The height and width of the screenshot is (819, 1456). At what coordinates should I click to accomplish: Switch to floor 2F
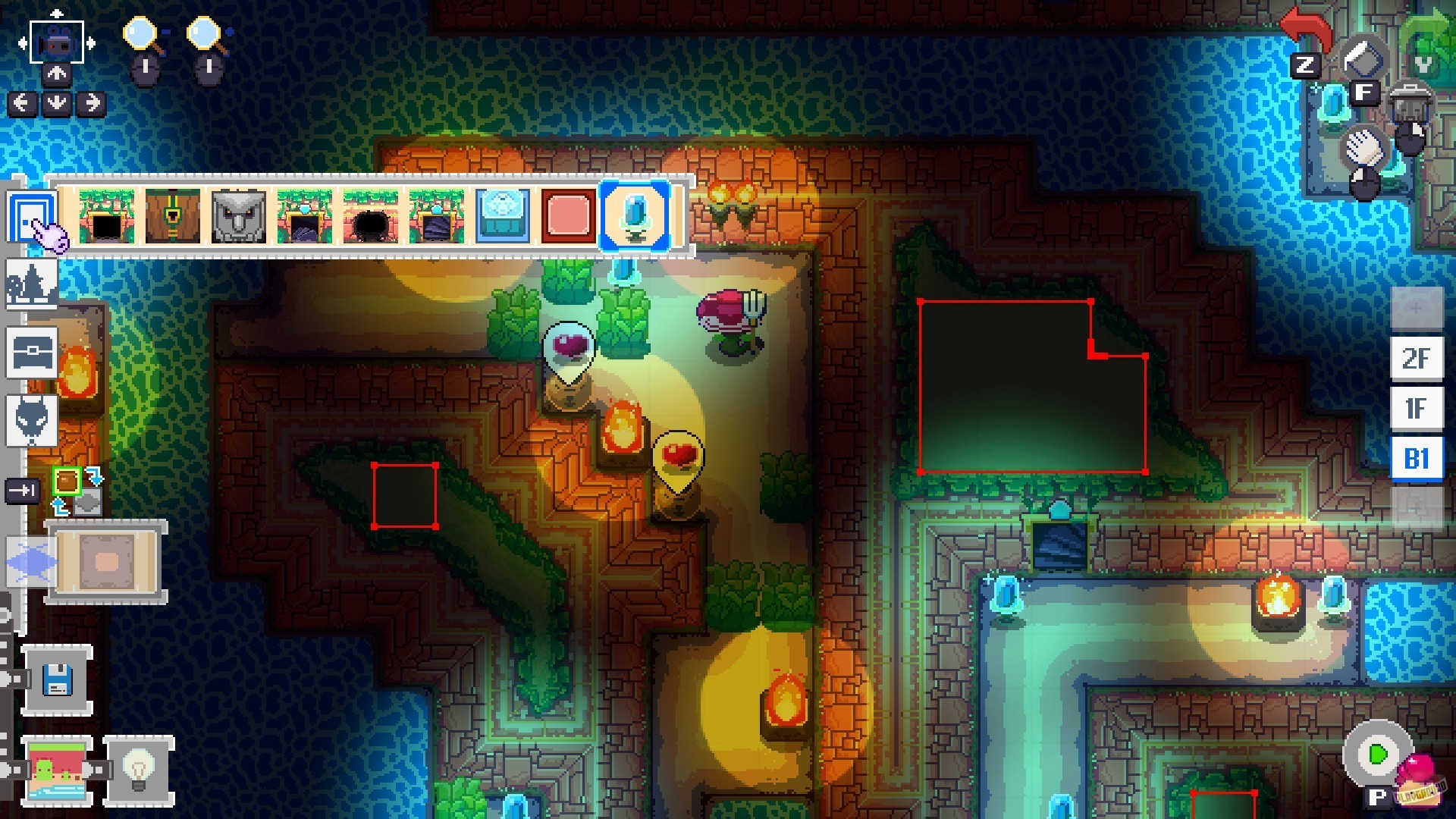pos(1417,359)
